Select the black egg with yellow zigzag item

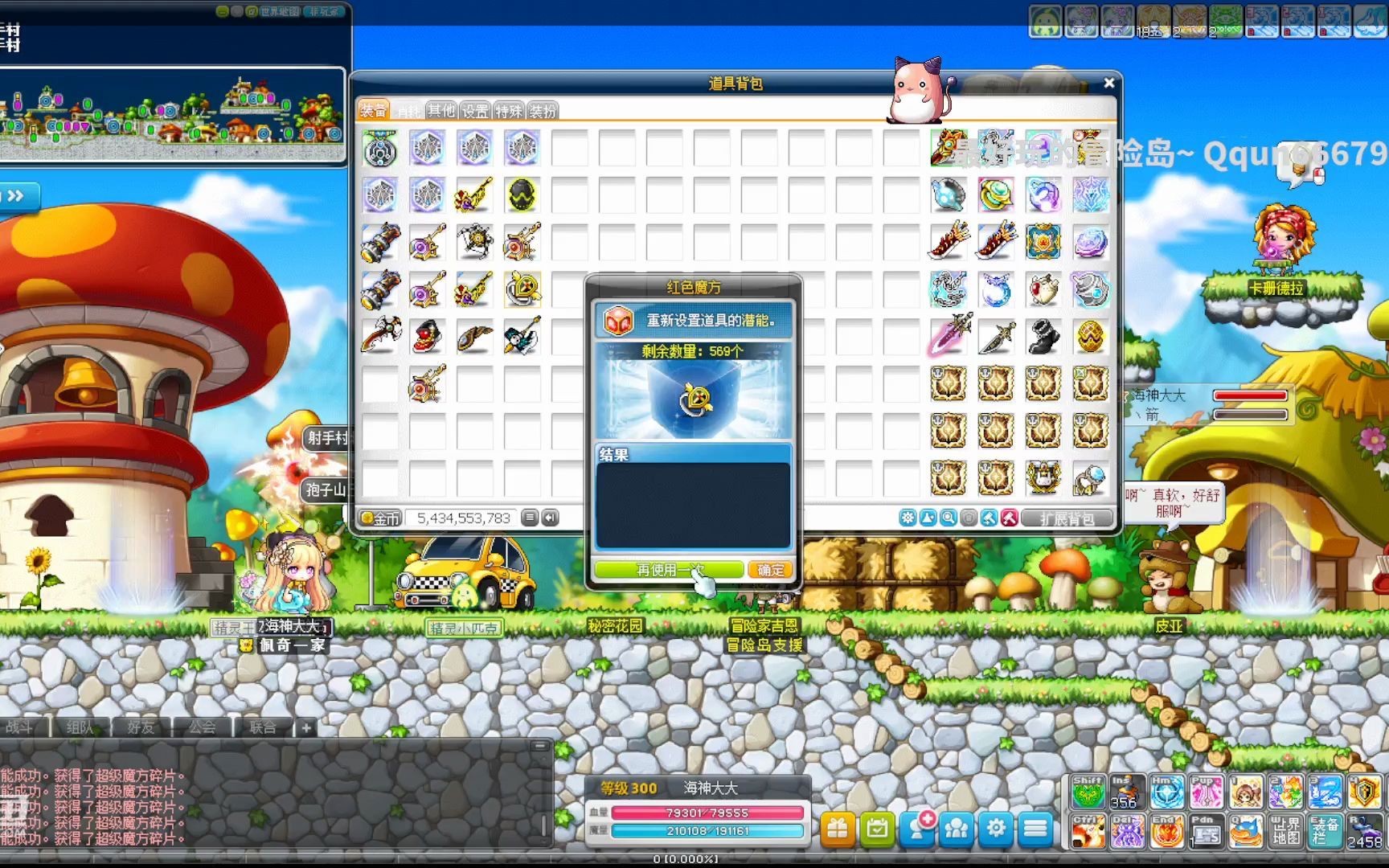click(522, 195)
